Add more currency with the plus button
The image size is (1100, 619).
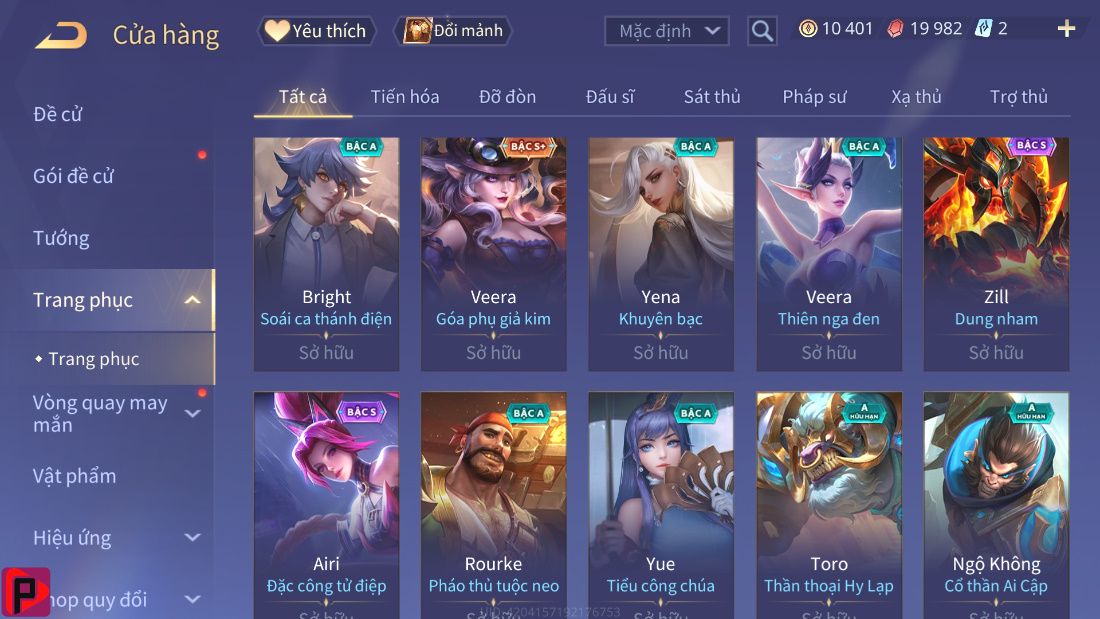[x=1066, y=29]
